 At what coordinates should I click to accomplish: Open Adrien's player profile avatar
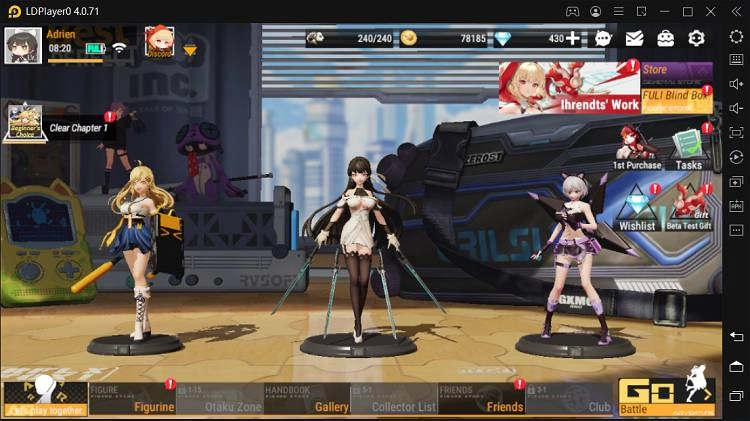coord(22,44)
